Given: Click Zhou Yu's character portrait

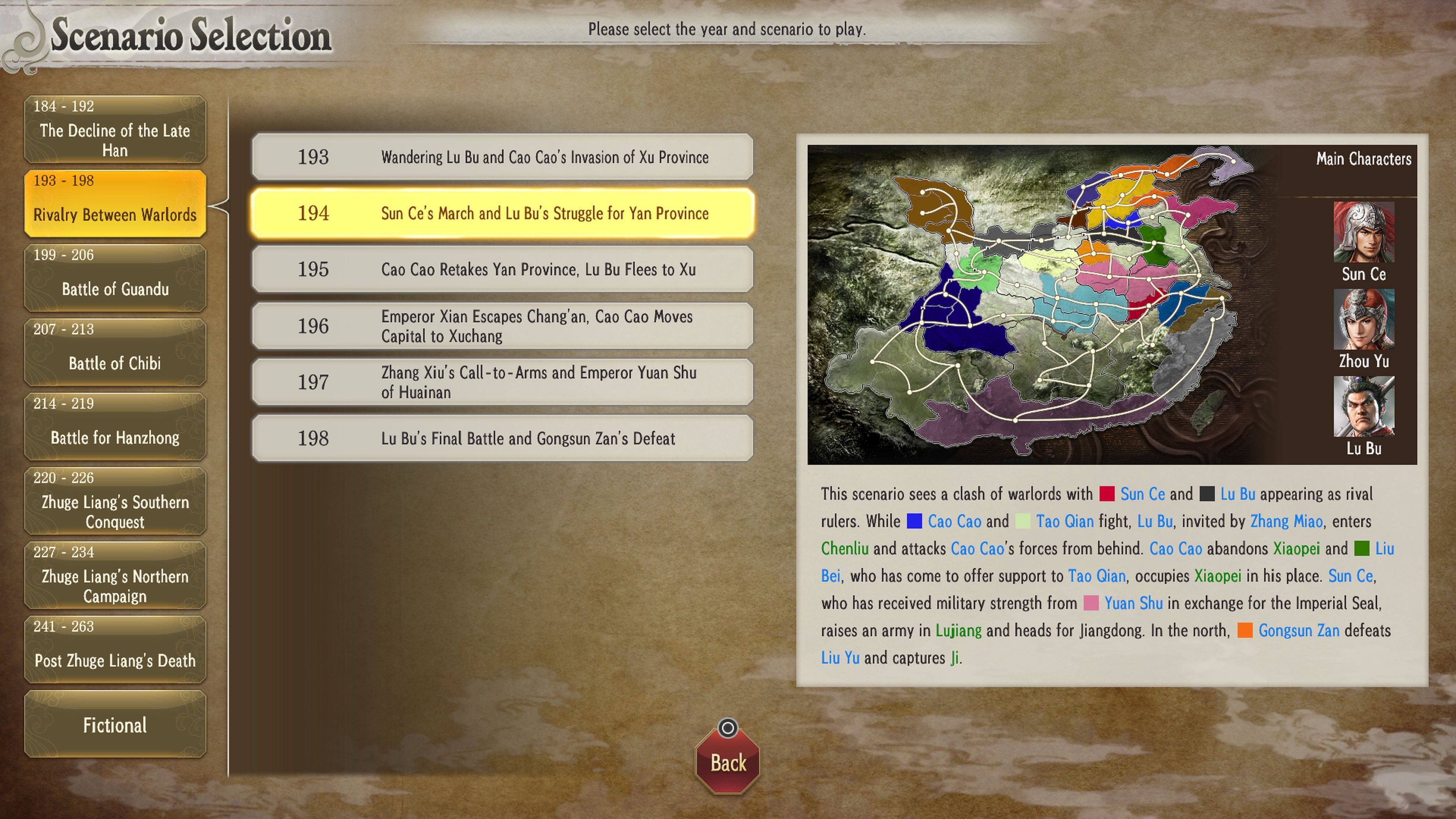Looking at the screenshot, I should pos(1363,319).
